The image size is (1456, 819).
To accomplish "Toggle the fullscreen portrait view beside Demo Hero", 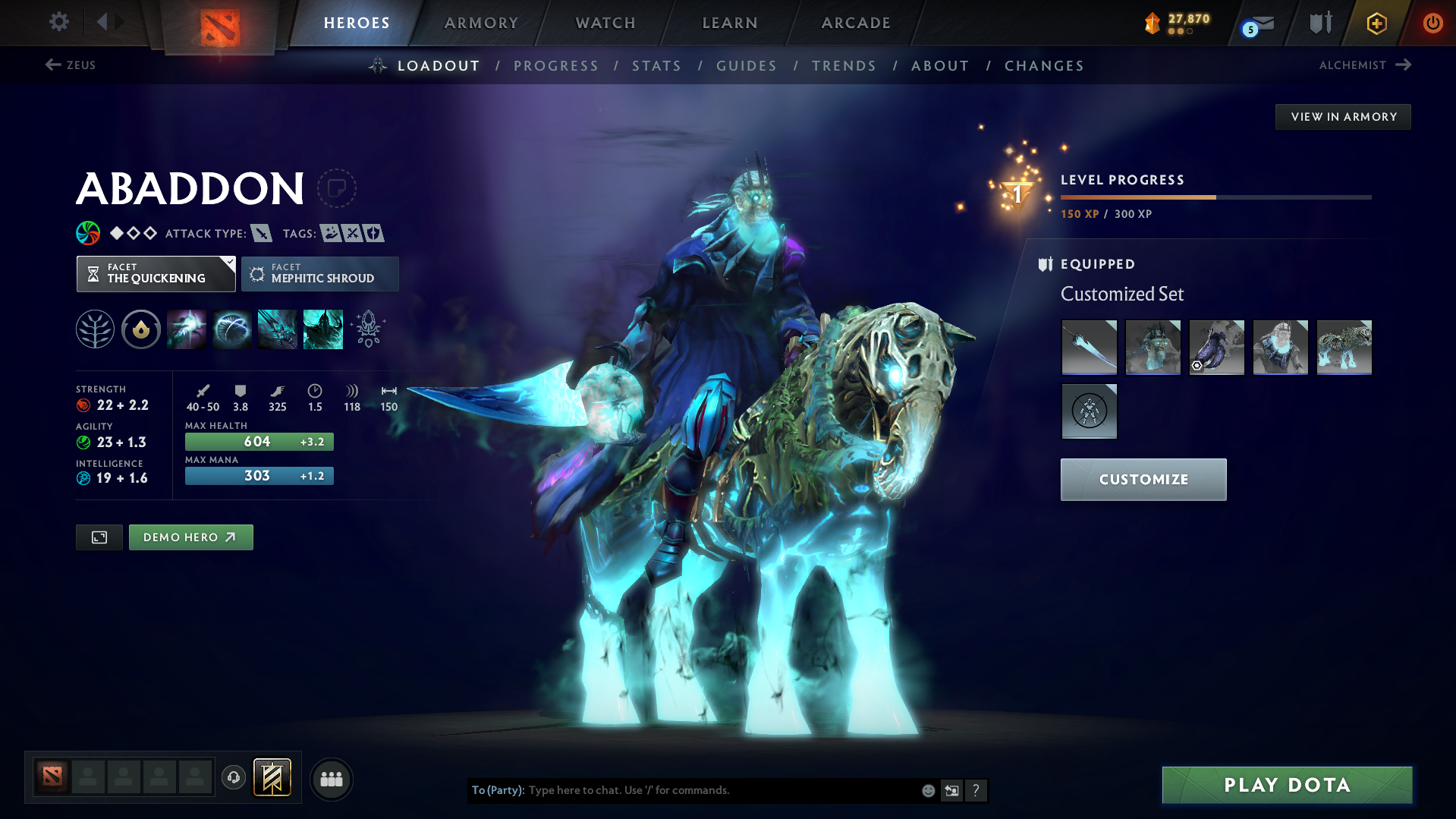I will click(99, 537).
